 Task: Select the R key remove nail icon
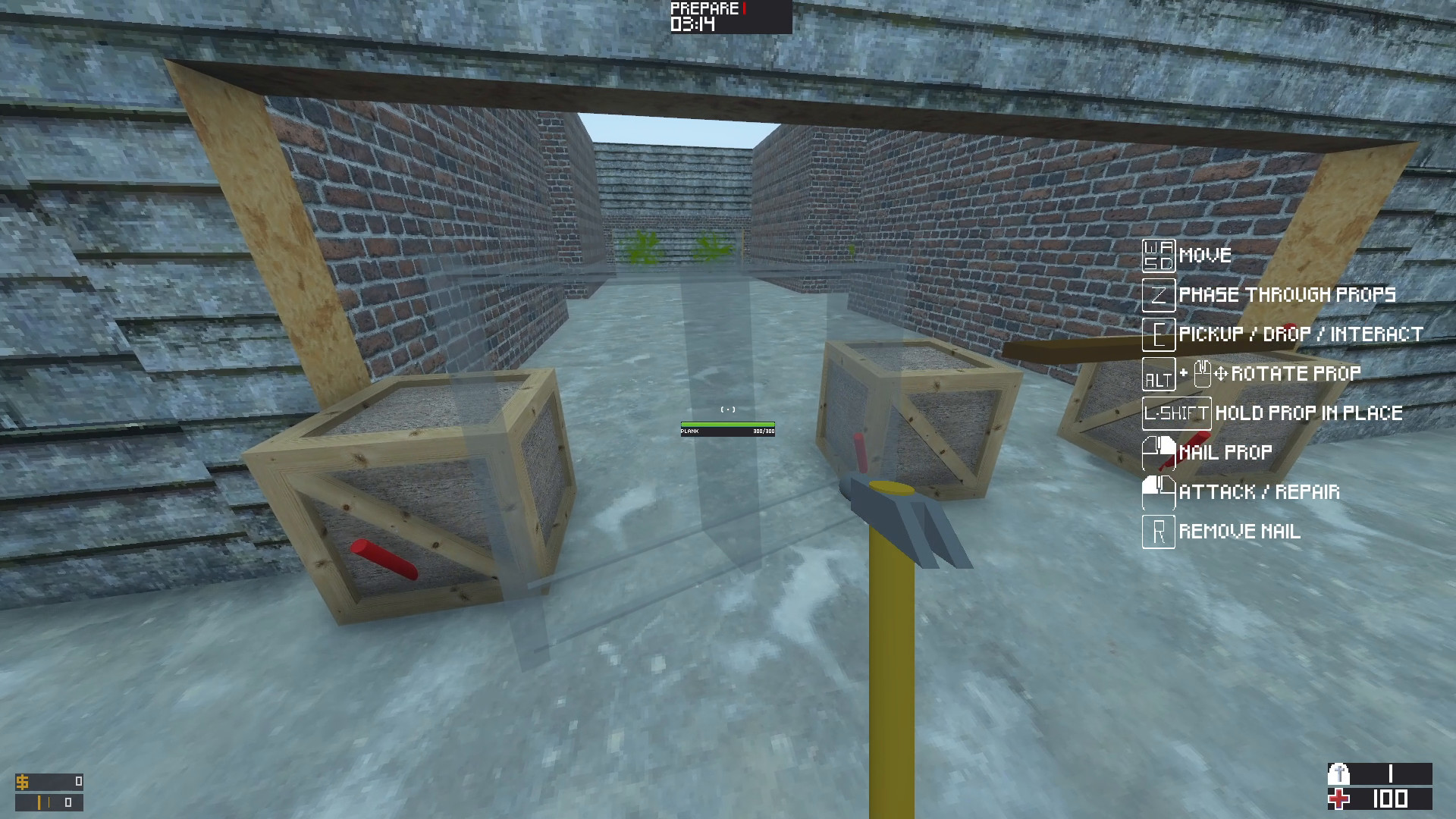click(x=1158, y=532)
